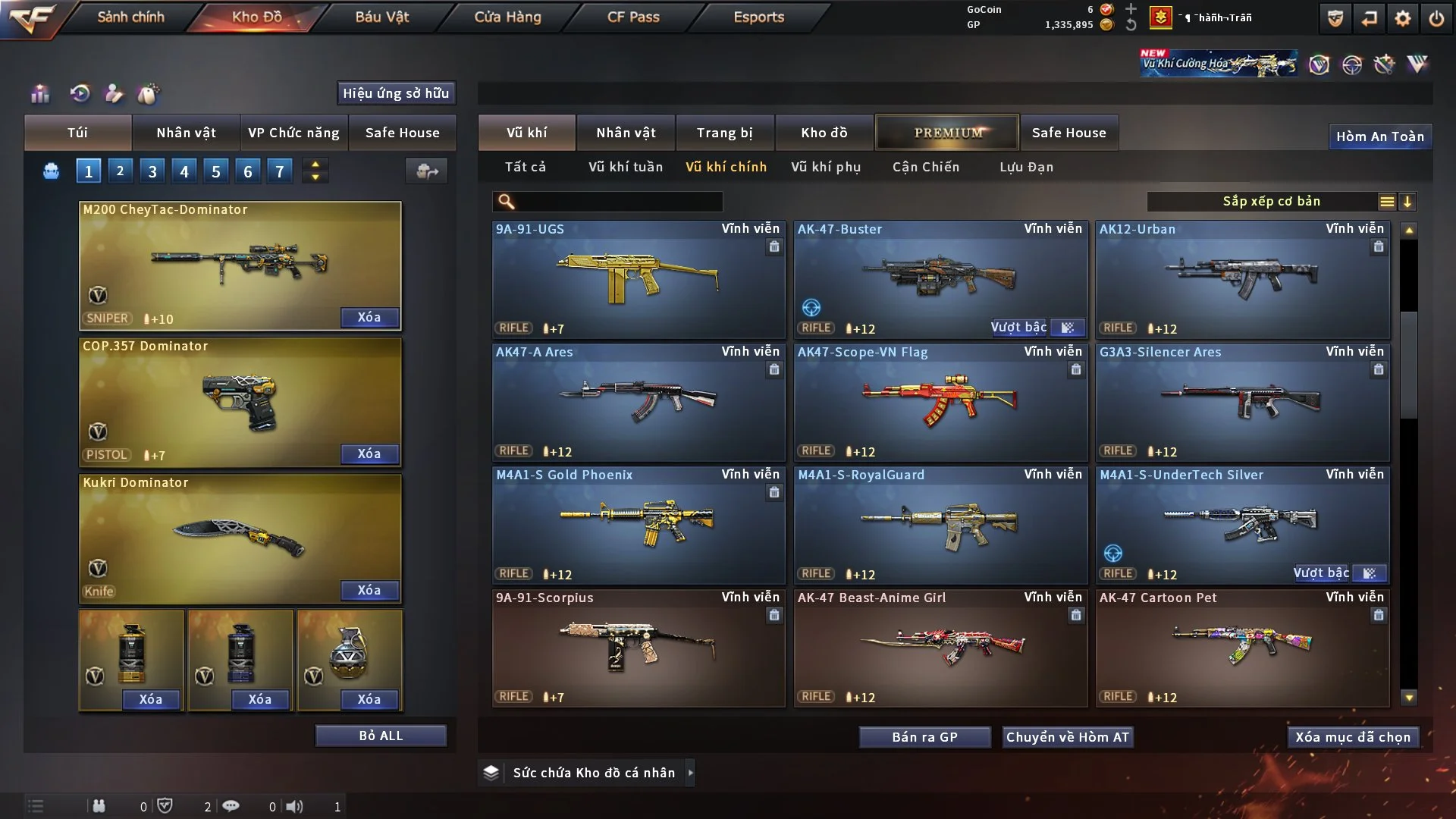
Task: Go to the Cửa Hàng shop
Action: [507, 17]
